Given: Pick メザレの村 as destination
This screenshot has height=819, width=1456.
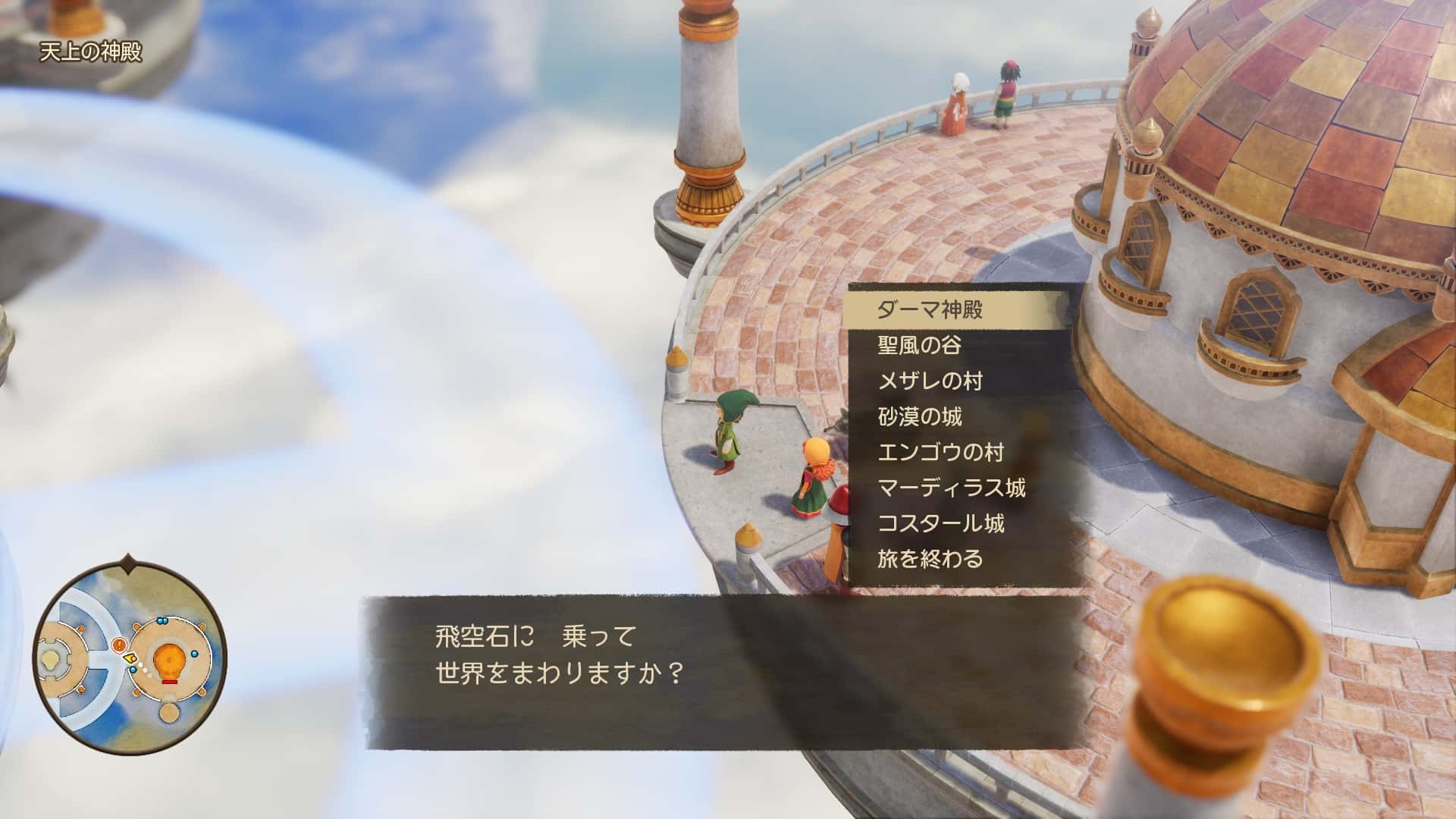Looking at the screenshot, I should click(x=930, y=381).
